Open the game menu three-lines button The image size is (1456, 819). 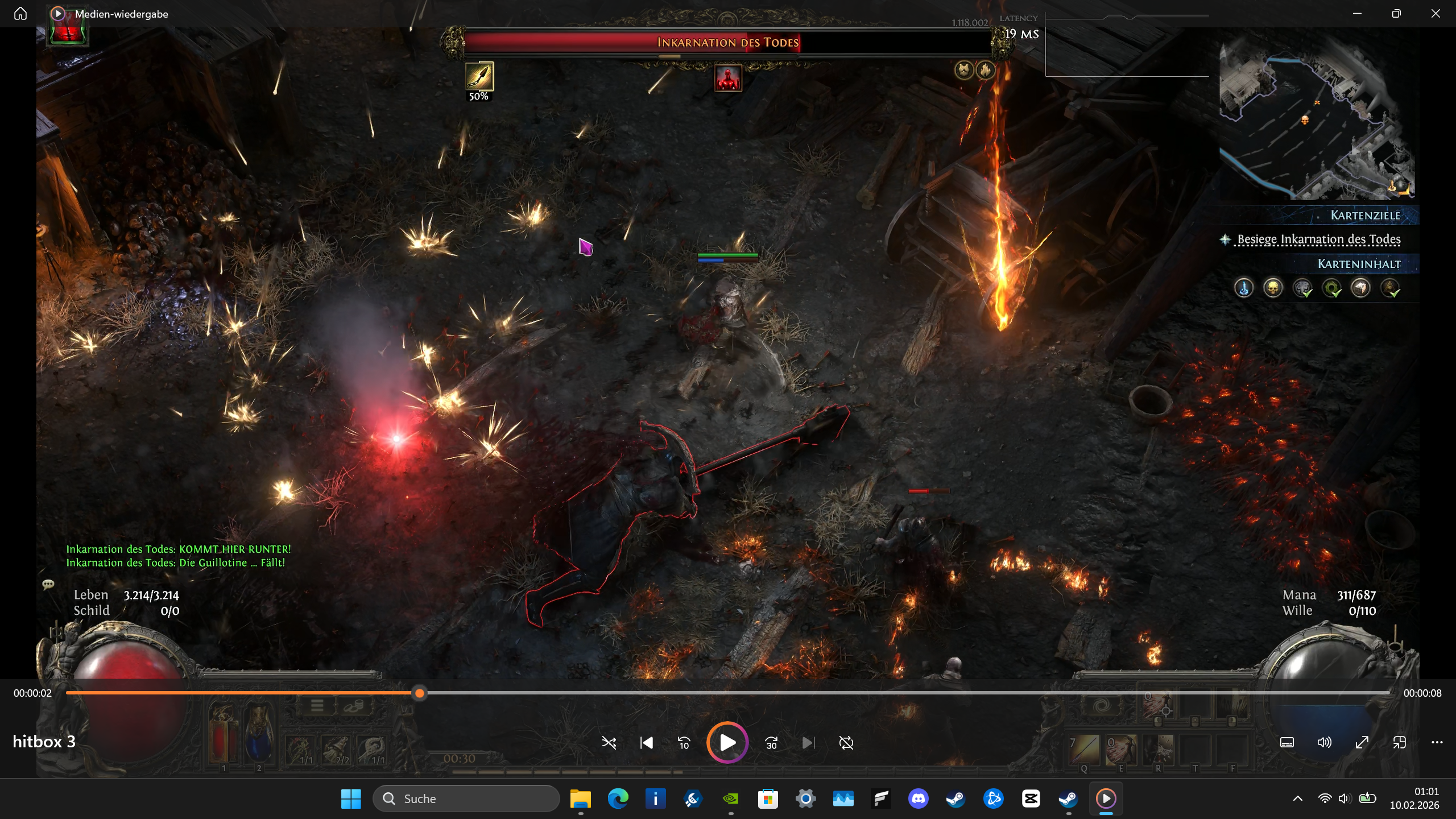317,706
